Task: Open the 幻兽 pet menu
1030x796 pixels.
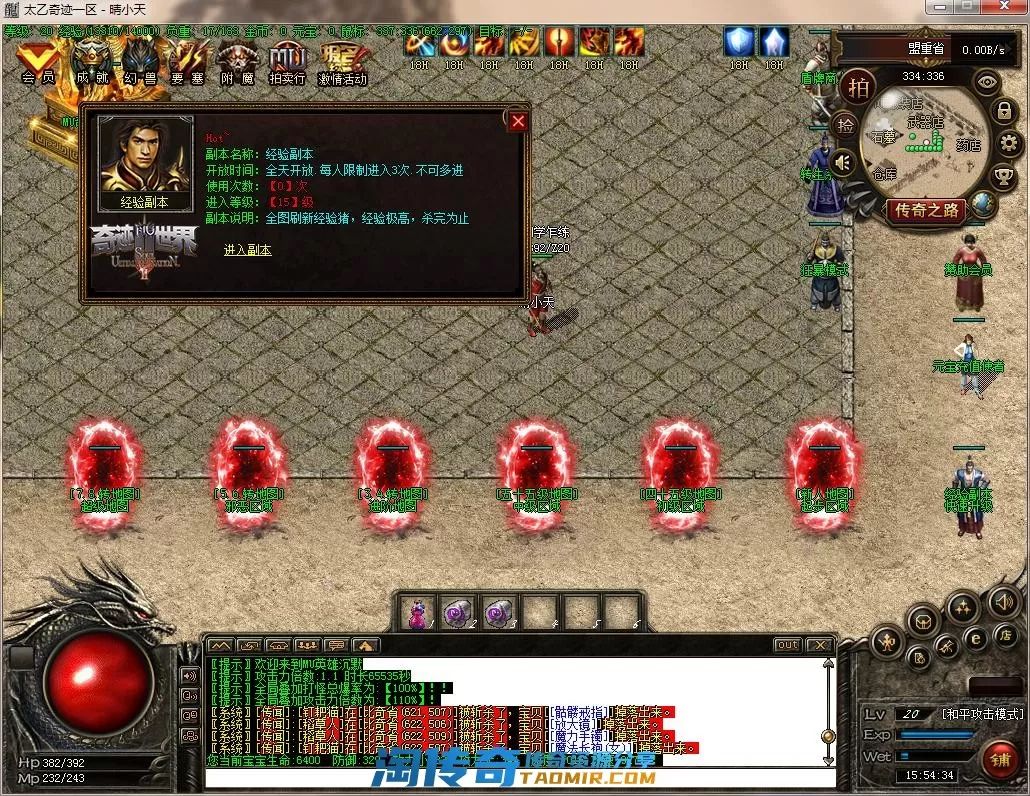Action: click(140, 62)
